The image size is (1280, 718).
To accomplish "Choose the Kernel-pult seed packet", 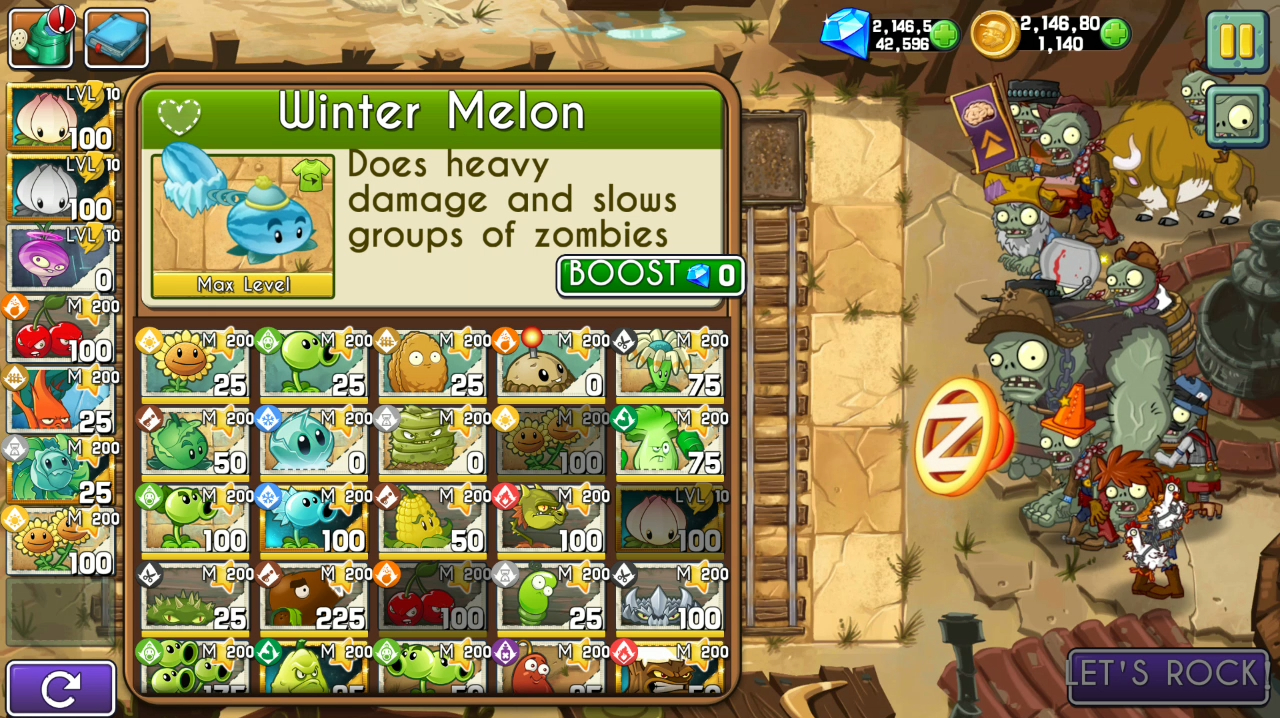I will [x=431, y=518].
